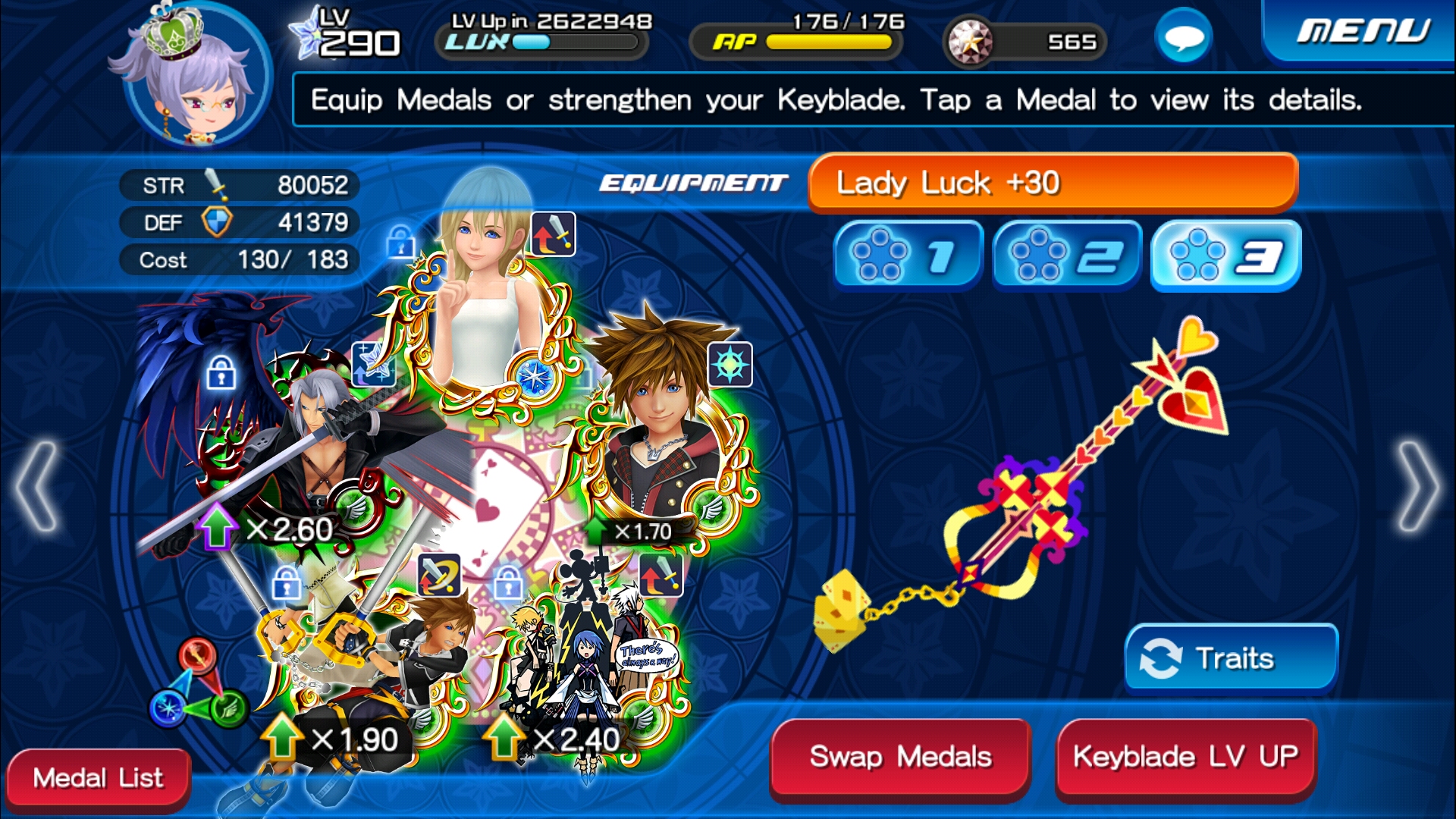Switch to medal set 2

tap(1067, 257)
